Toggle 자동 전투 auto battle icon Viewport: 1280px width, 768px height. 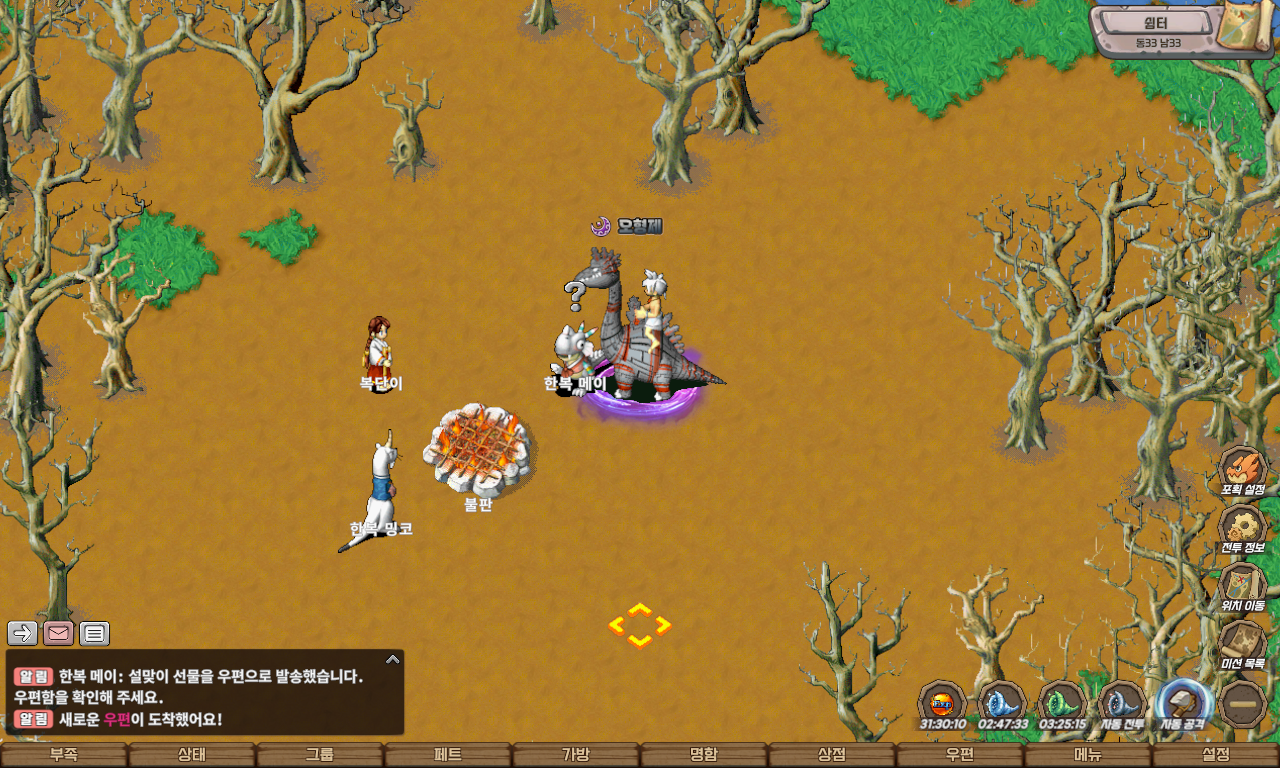[x=1123, y=704]
